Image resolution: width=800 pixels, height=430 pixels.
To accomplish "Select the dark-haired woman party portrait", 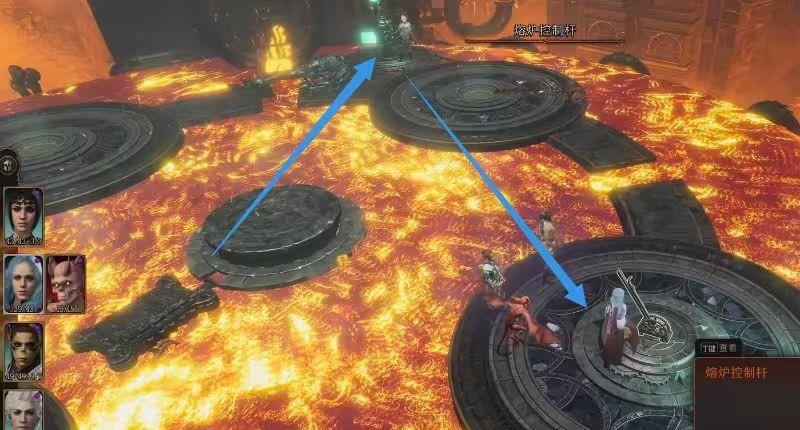I will click(x=22, y=215).
